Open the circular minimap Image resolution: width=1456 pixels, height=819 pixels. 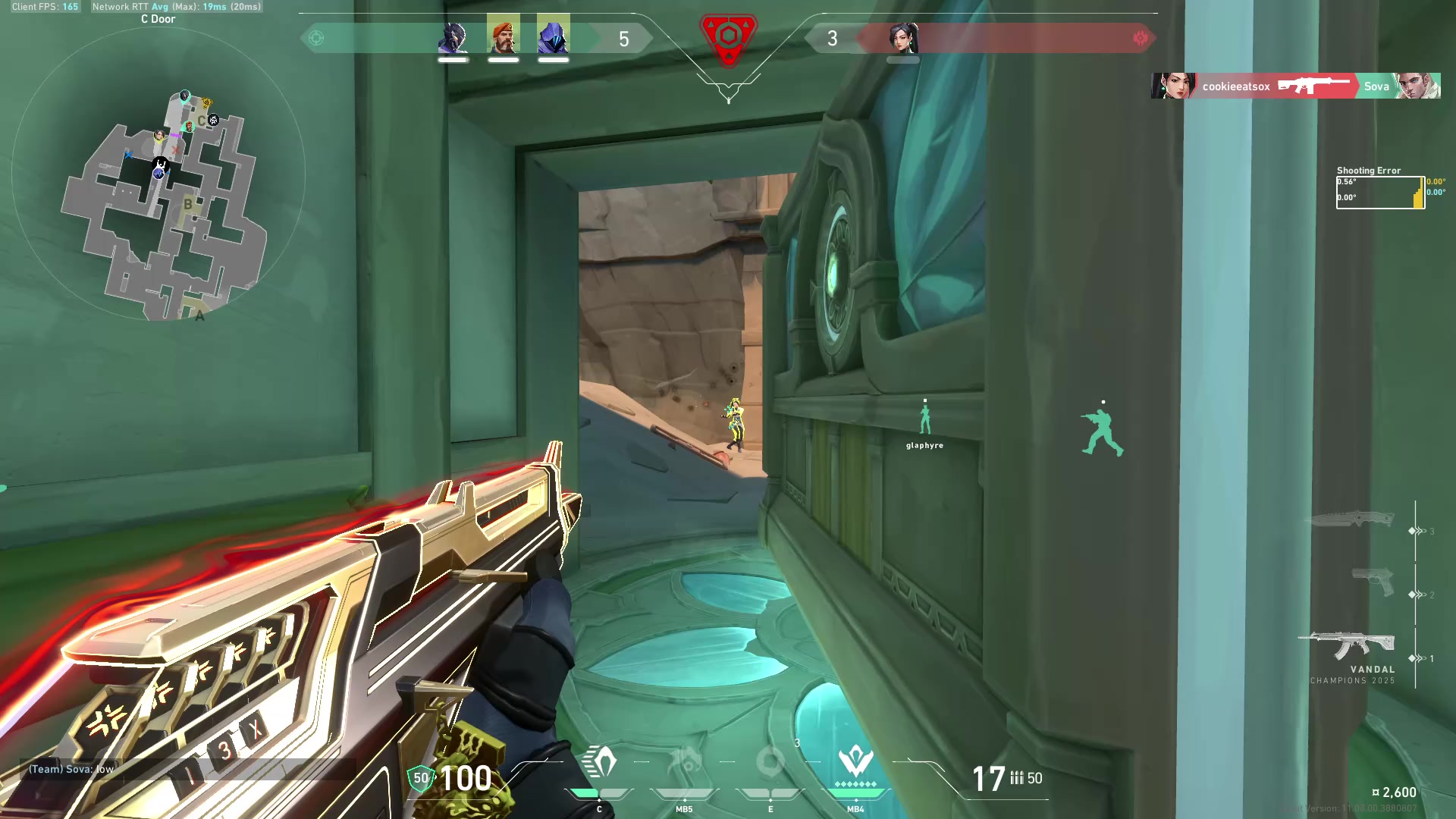click(158, 176)
